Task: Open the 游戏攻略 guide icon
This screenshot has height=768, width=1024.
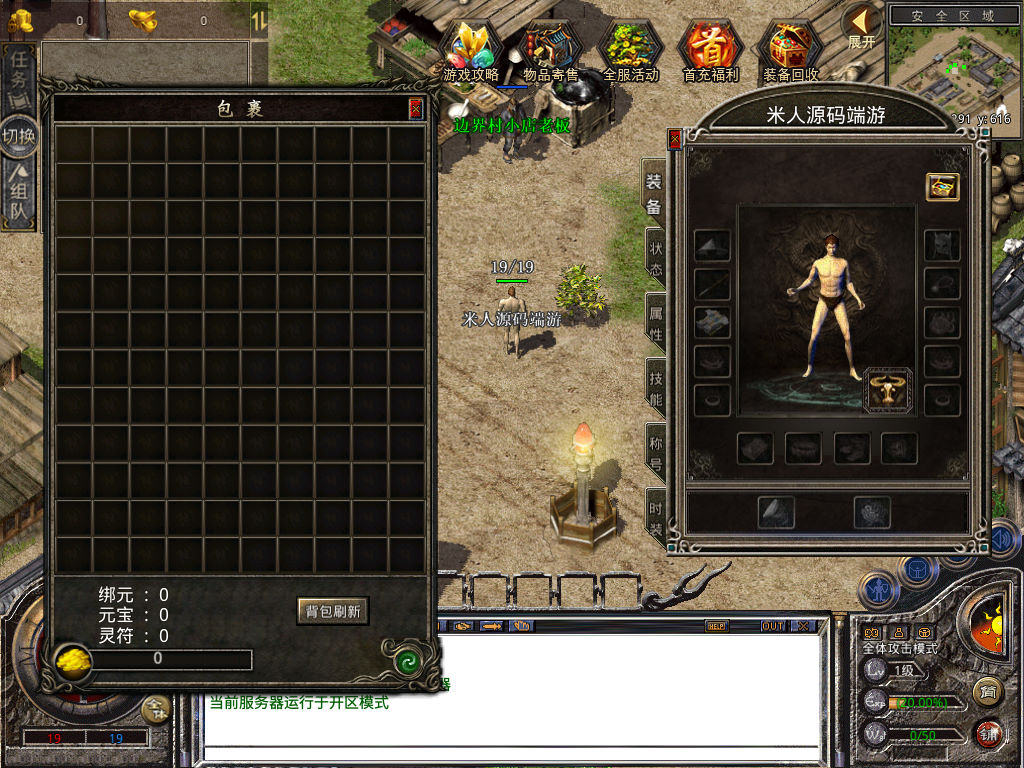Action: [x=470, y=51]
